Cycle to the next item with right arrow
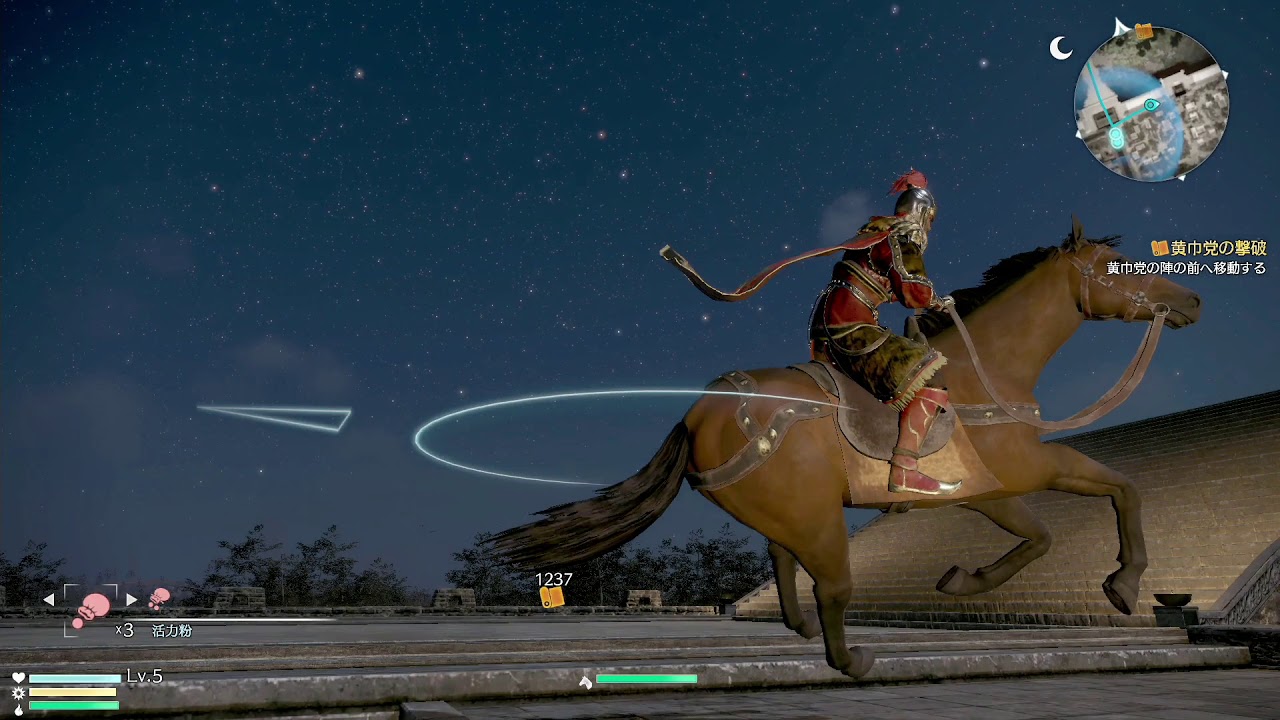This screenshot has height=720, width=1280. point(132,600)
